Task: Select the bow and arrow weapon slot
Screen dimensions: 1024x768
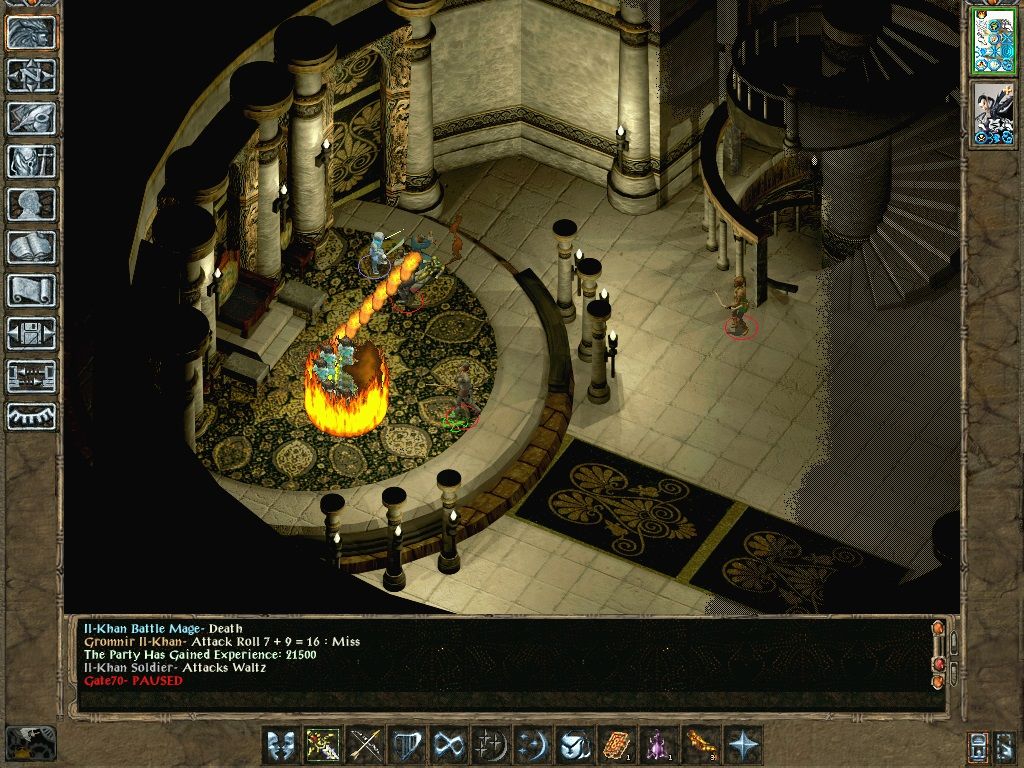Action: click(365, 745)
